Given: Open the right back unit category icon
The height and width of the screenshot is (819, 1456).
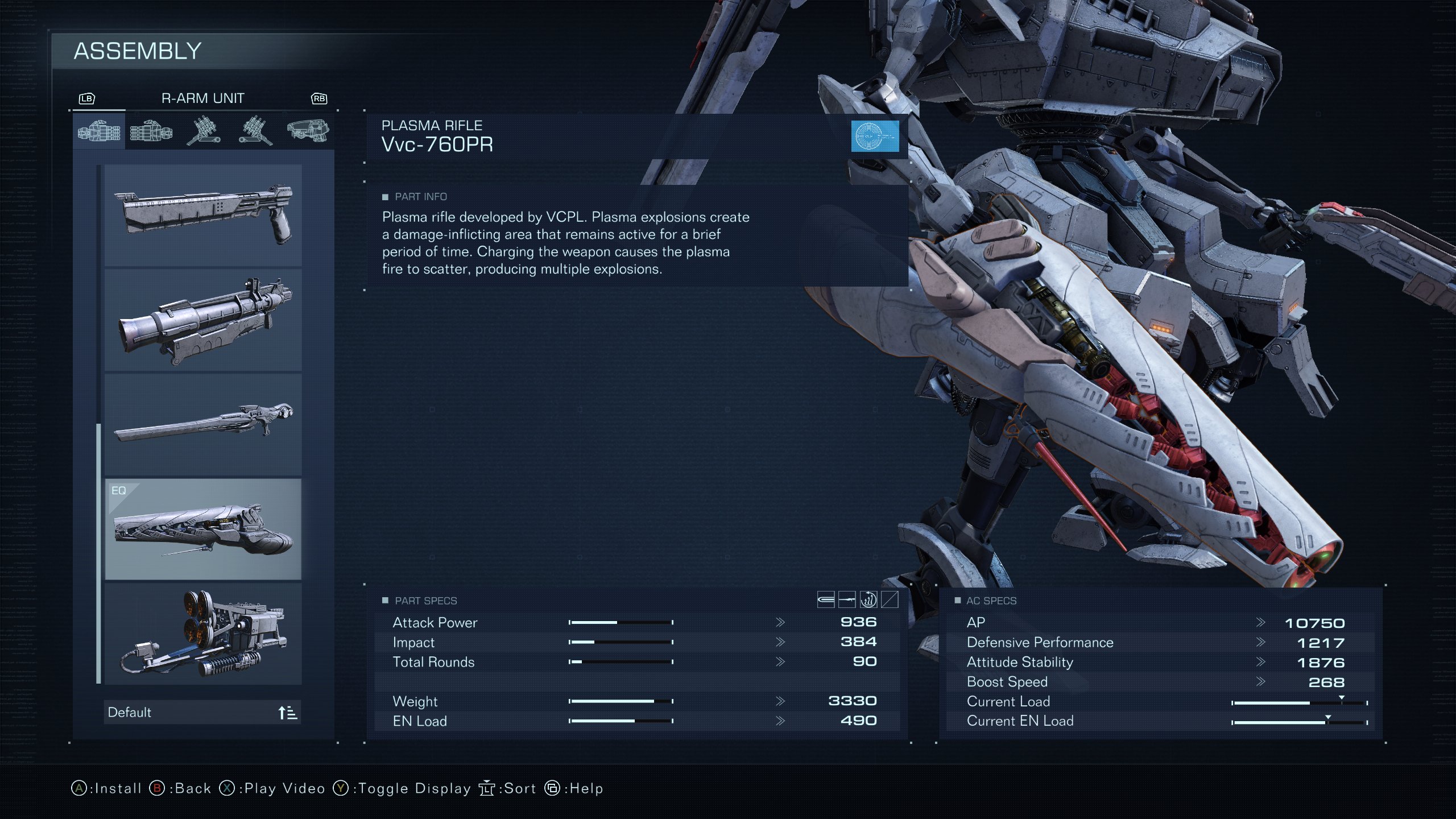Looking at the screenshot, I should pyautogui.click(x=203, y=131).
